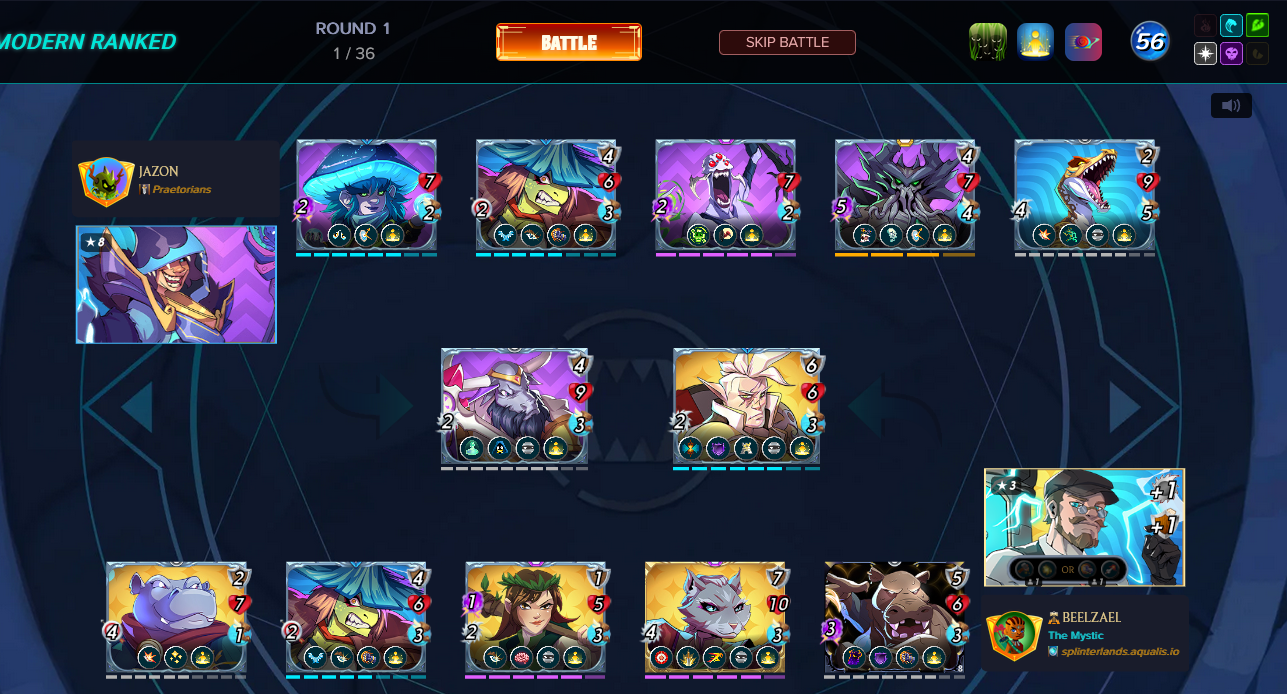
Task: Toggle the sound speaker button
Action: [1231, 105]
